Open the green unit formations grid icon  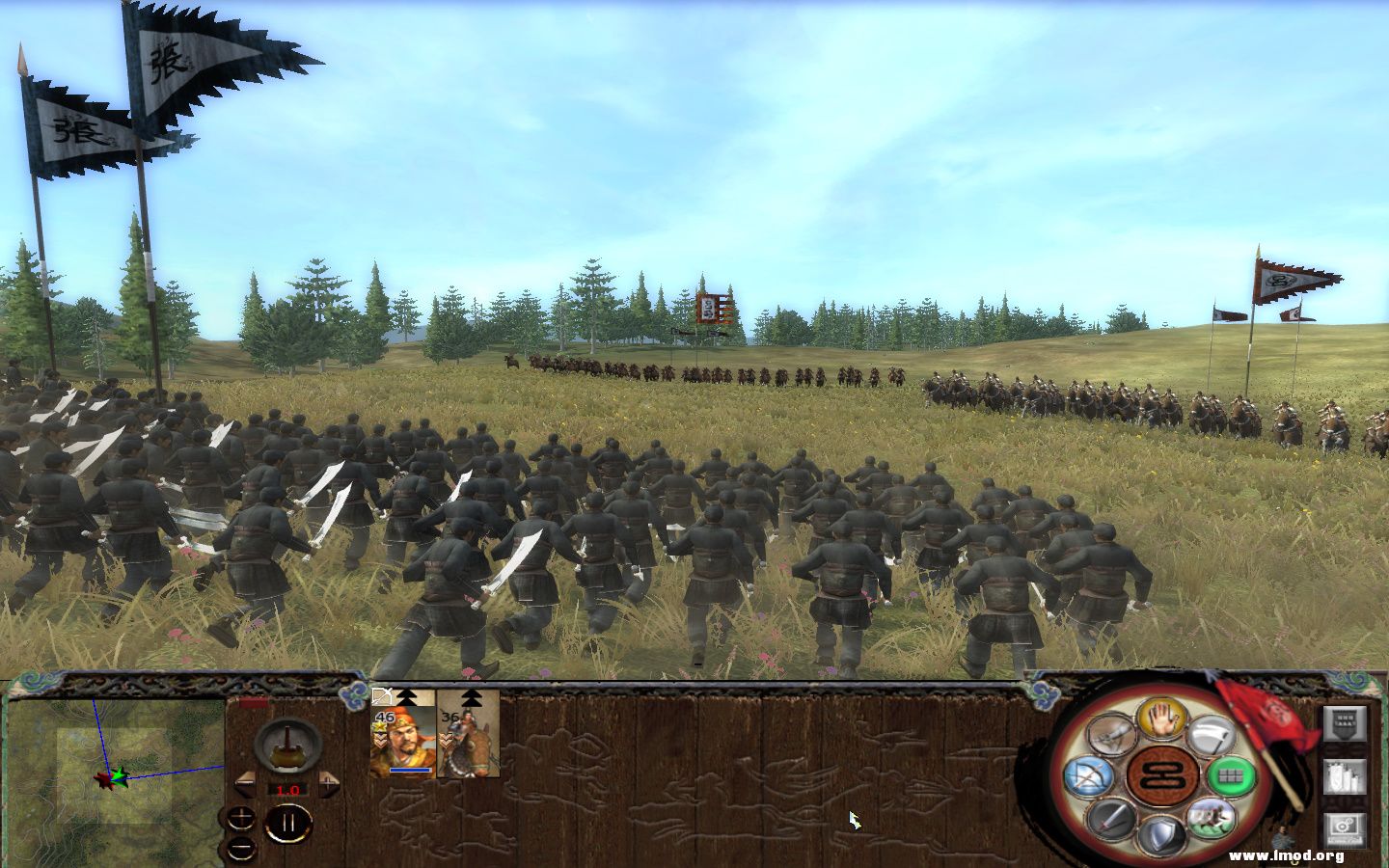(x=1232, y=773)
